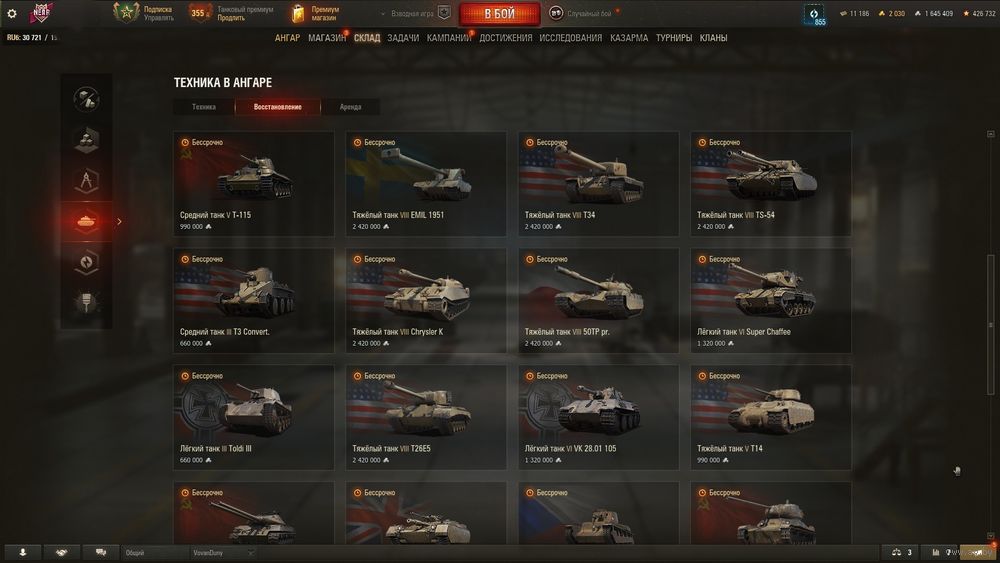Open the МАГАЗИН store menu
The image size is (1000, 563).
pyautogui.click(x=326, y=38)
